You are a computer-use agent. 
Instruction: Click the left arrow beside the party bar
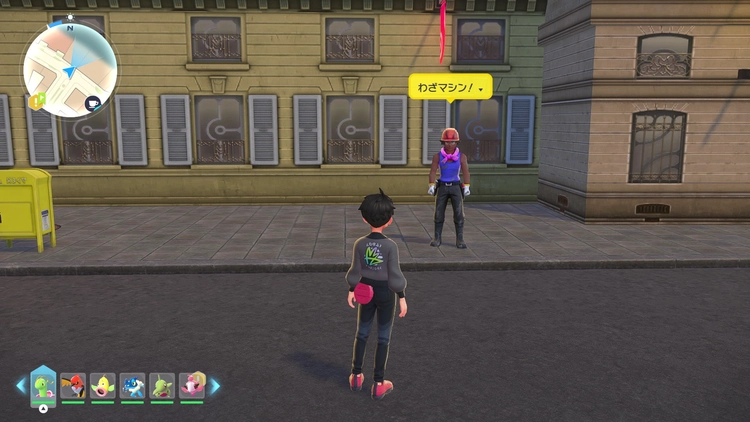click(21, 386)
